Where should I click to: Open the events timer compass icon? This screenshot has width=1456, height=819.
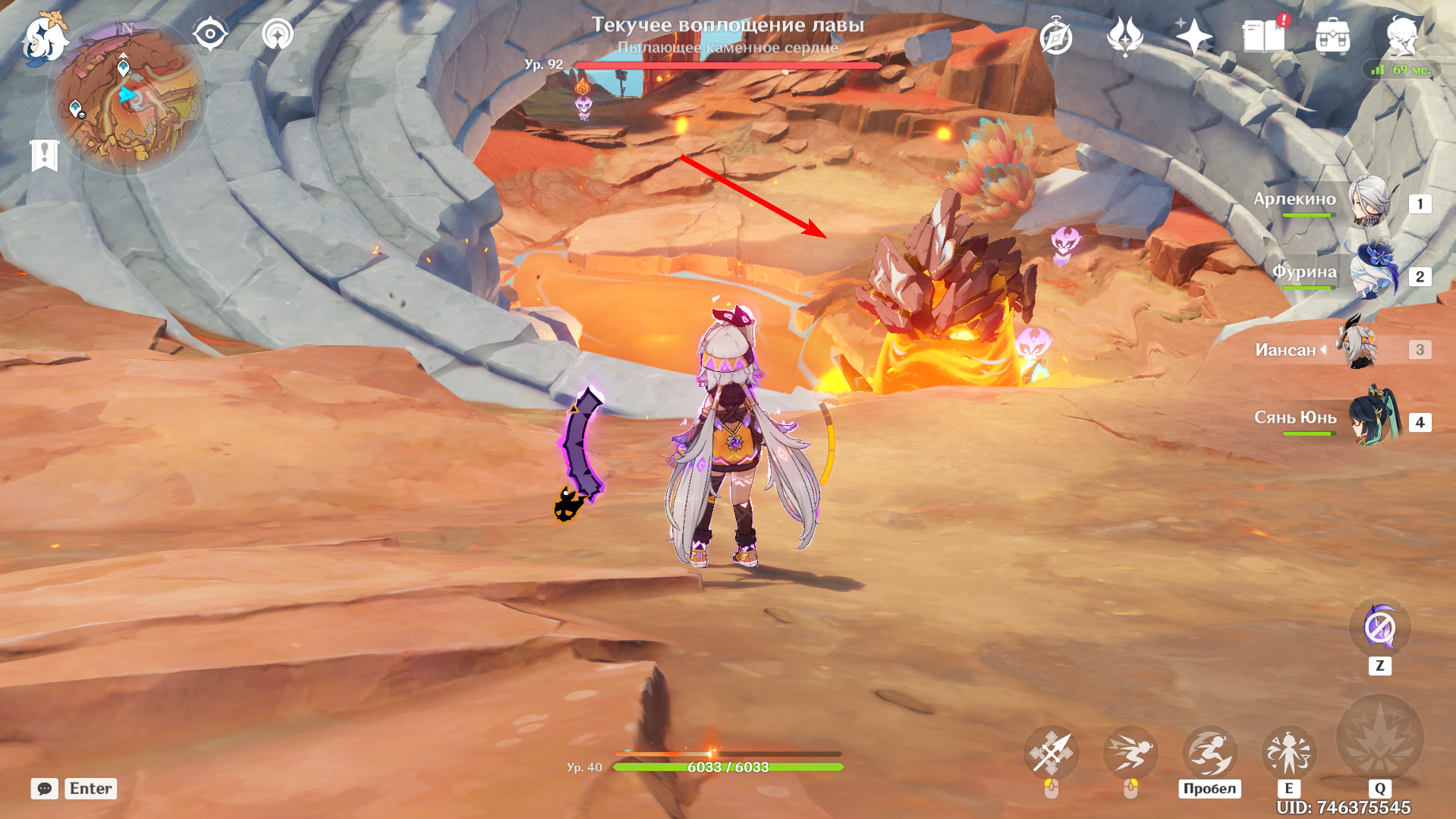tap(1055, 36)
